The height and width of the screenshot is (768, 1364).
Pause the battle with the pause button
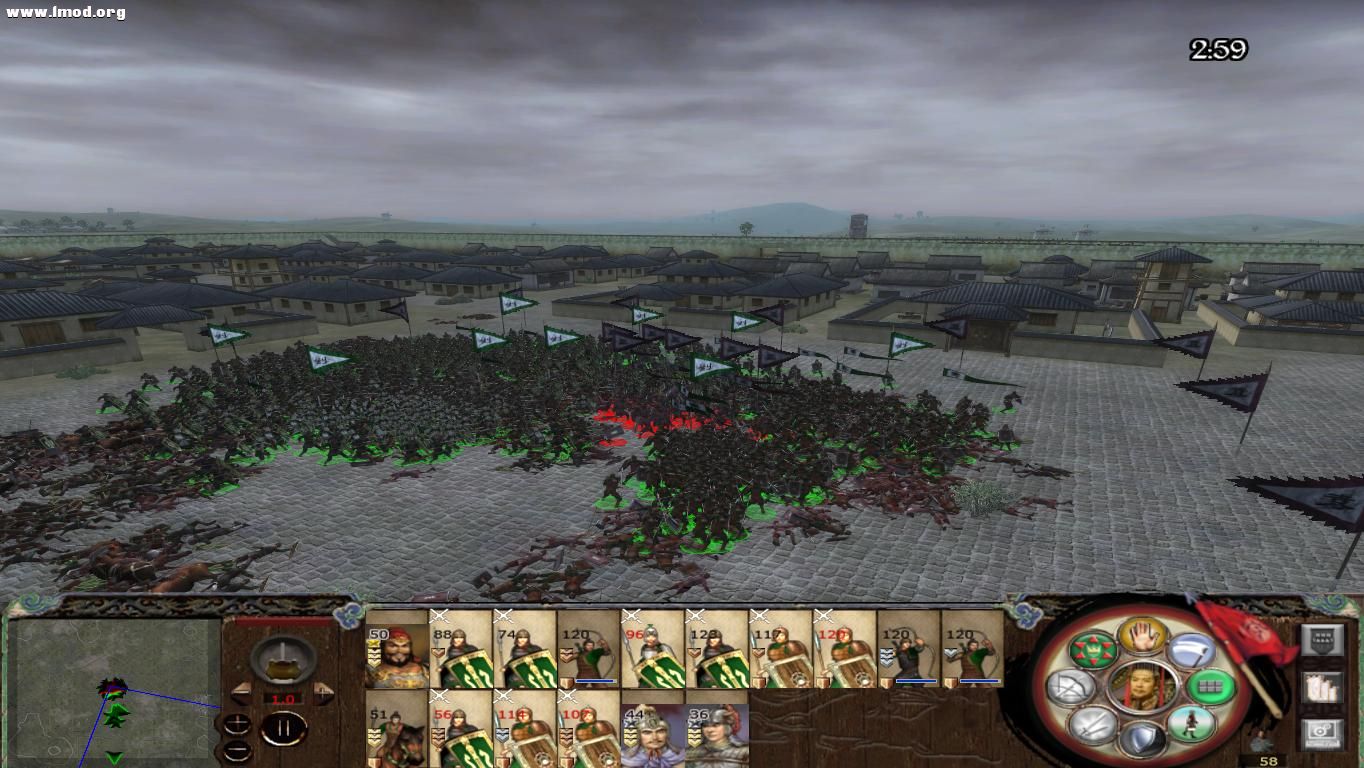pyautogui.click(x=285, y=727)
